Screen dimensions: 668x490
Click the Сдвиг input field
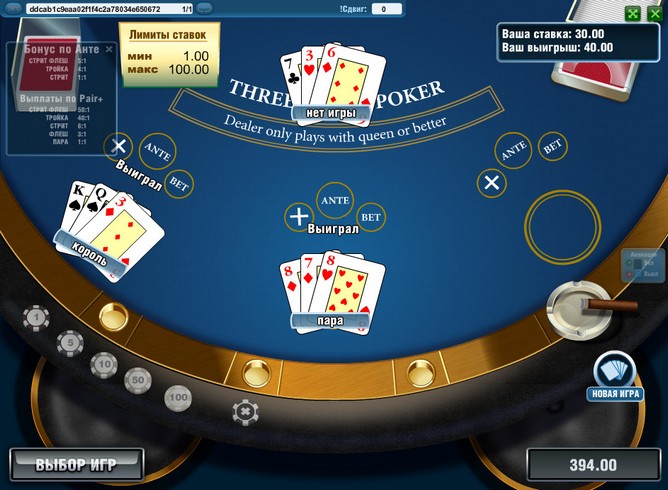[385, 9]
